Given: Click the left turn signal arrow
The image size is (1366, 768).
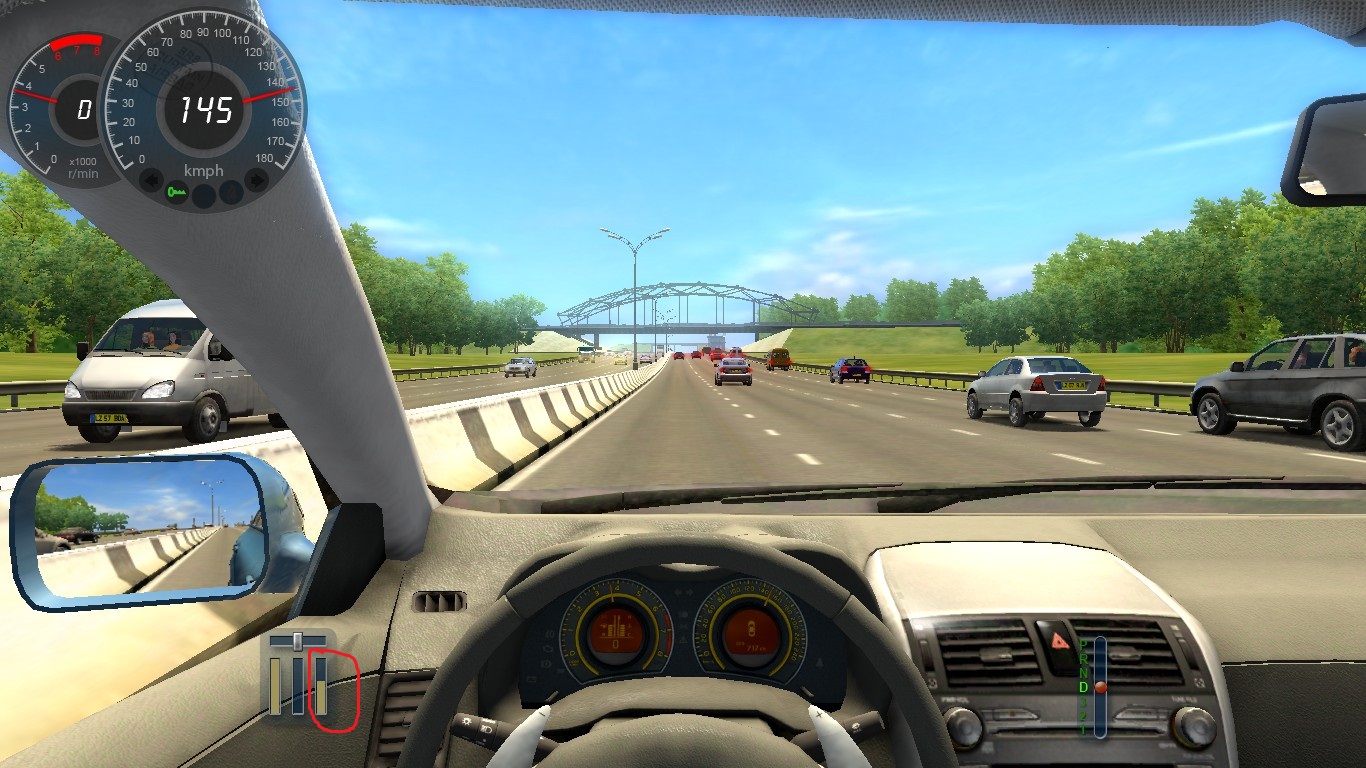Looking at the screenshot, I should [x=152, y=181].
